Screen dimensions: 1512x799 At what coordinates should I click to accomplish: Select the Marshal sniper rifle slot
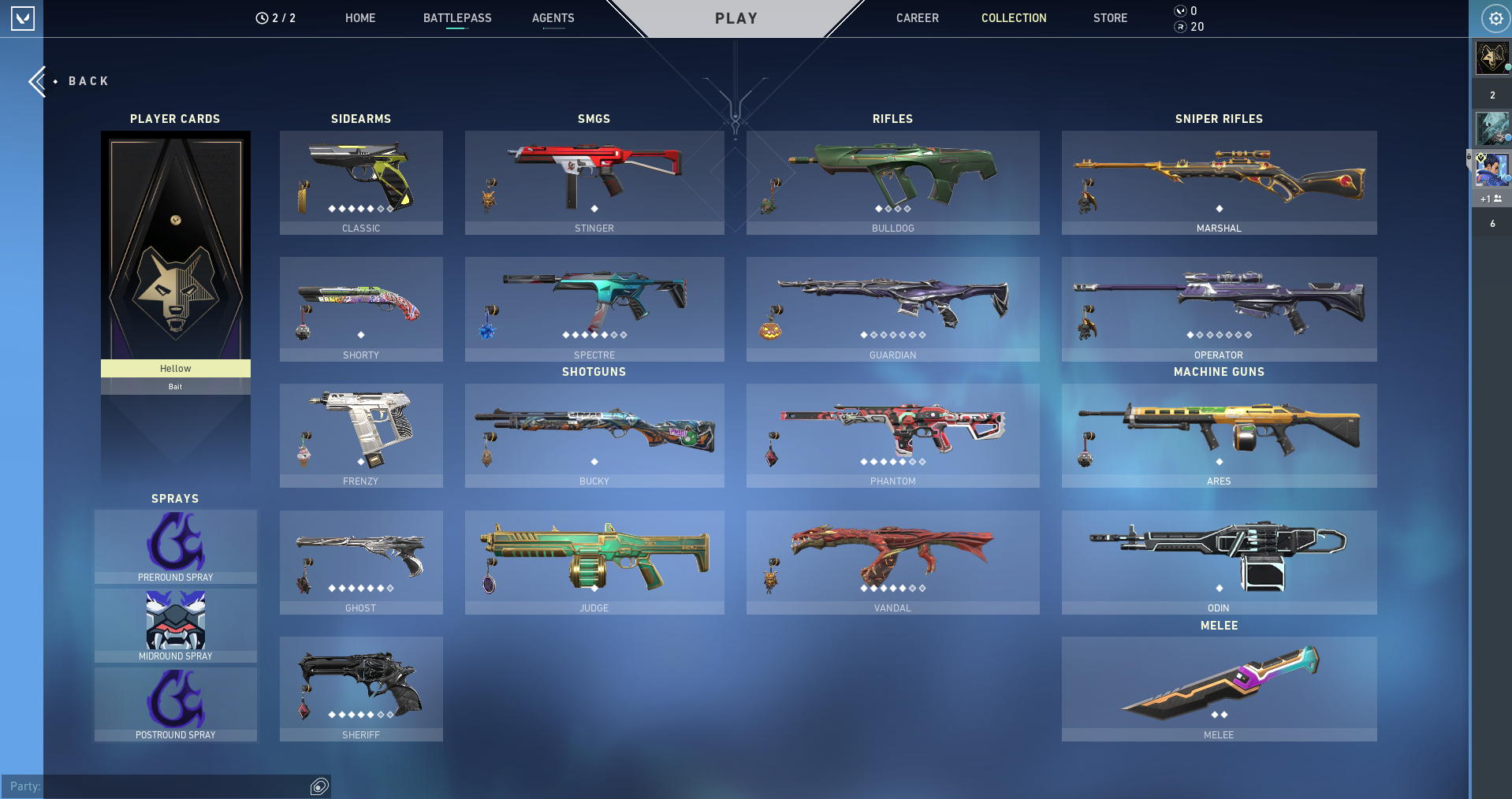[x=1219, y=183]
